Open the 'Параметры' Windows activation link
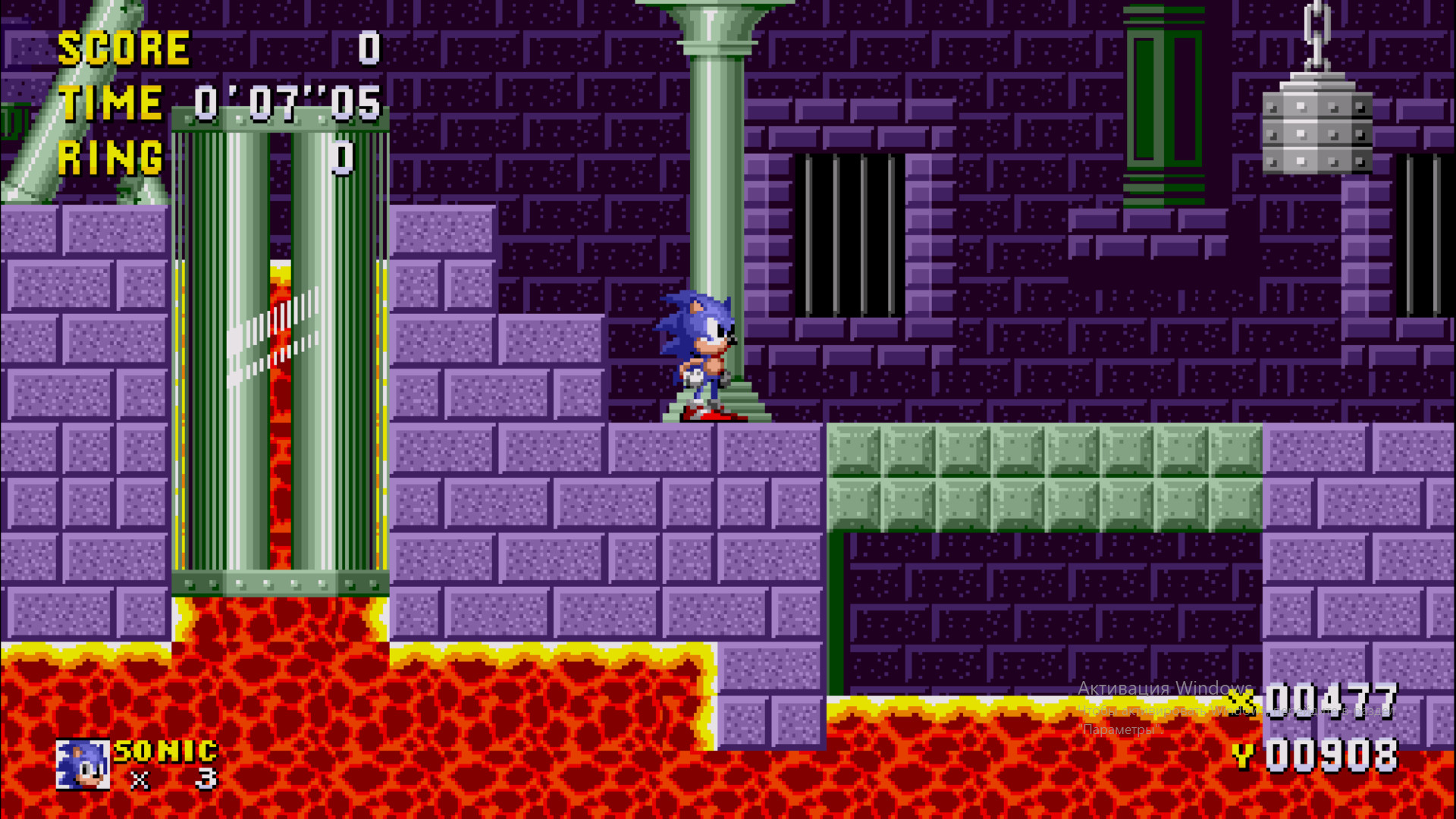The image size is (1456, 819). 1121,731
